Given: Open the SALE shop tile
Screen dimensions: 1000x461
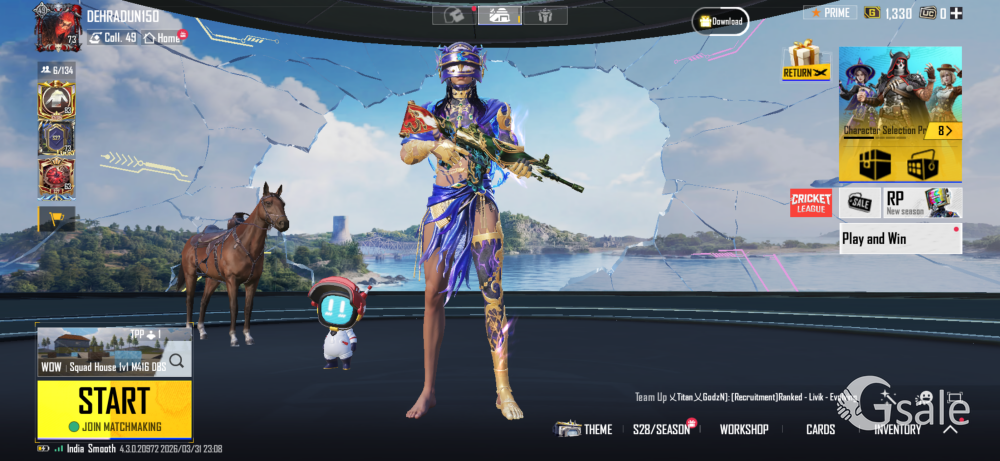Looking at the screenshot, I should pos(860,203).
